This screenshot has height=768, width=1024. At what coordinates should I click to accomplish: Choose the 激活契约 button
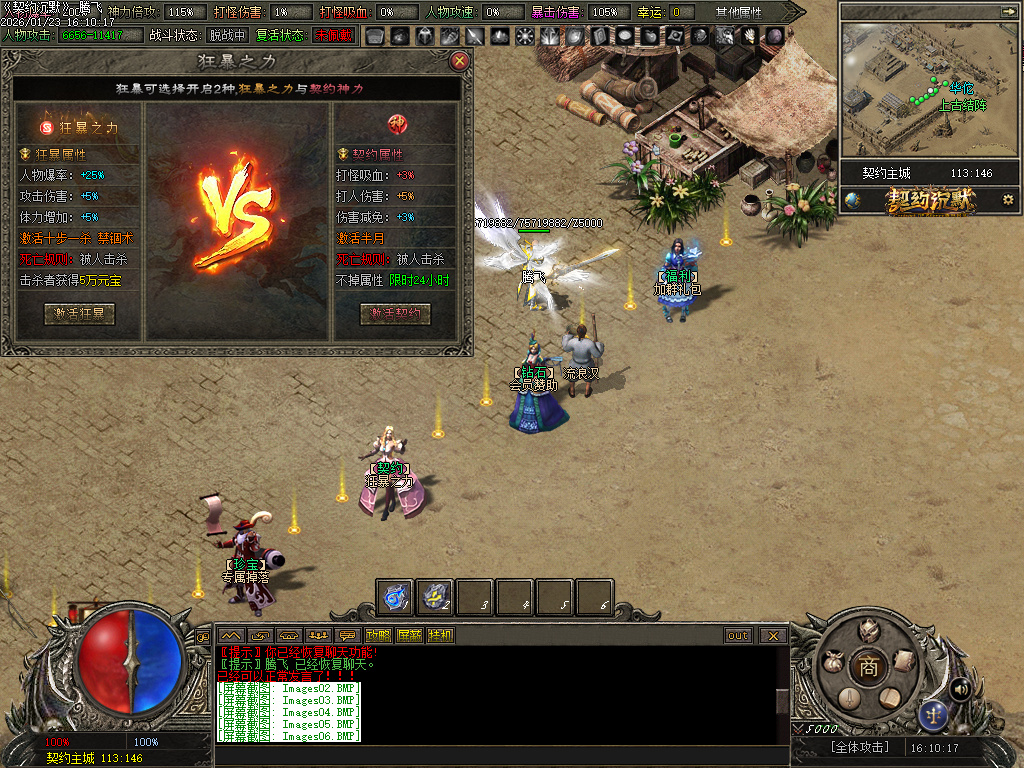click(395, 313)
